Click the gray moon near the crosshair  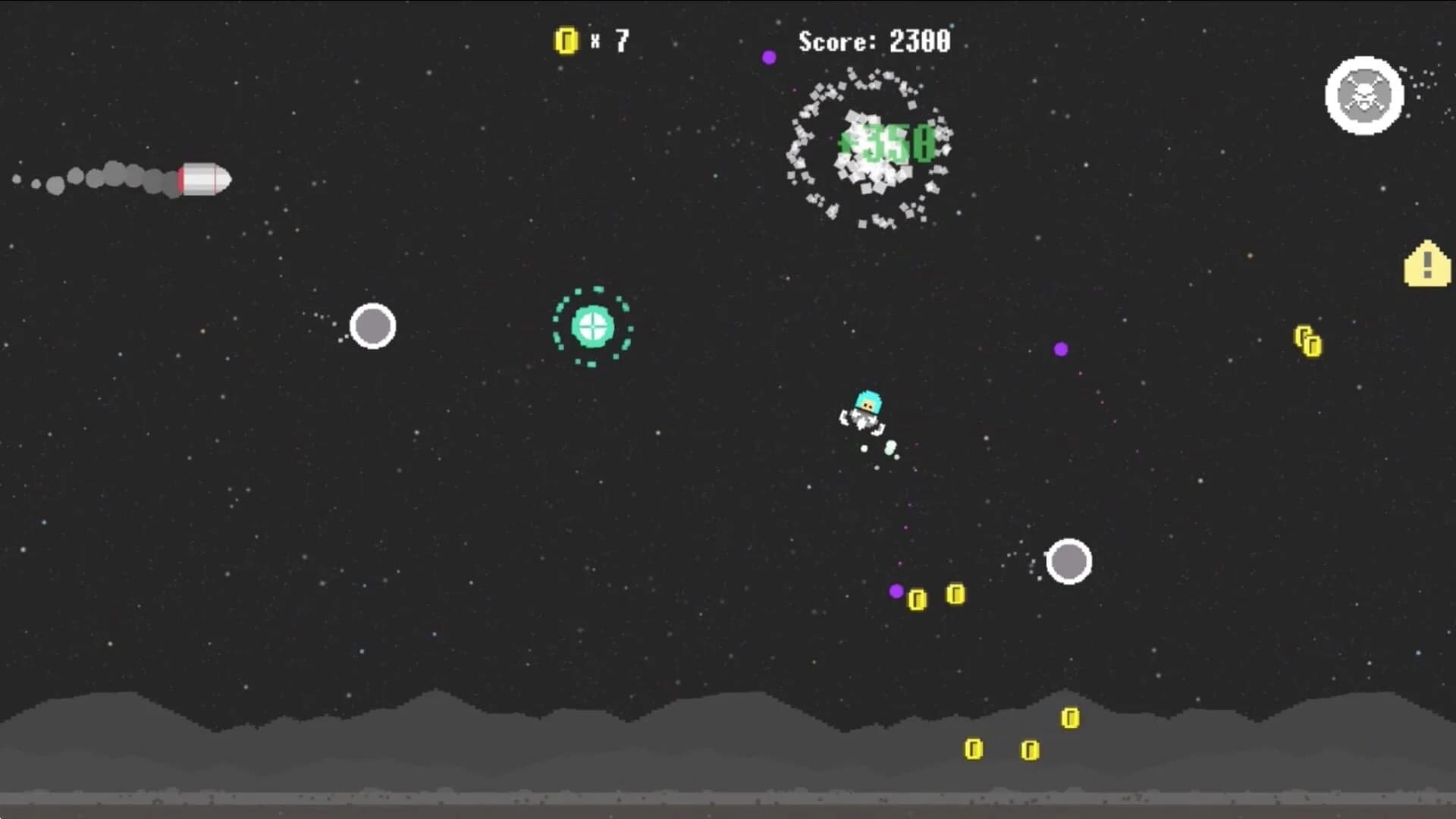tap(372, 325)
